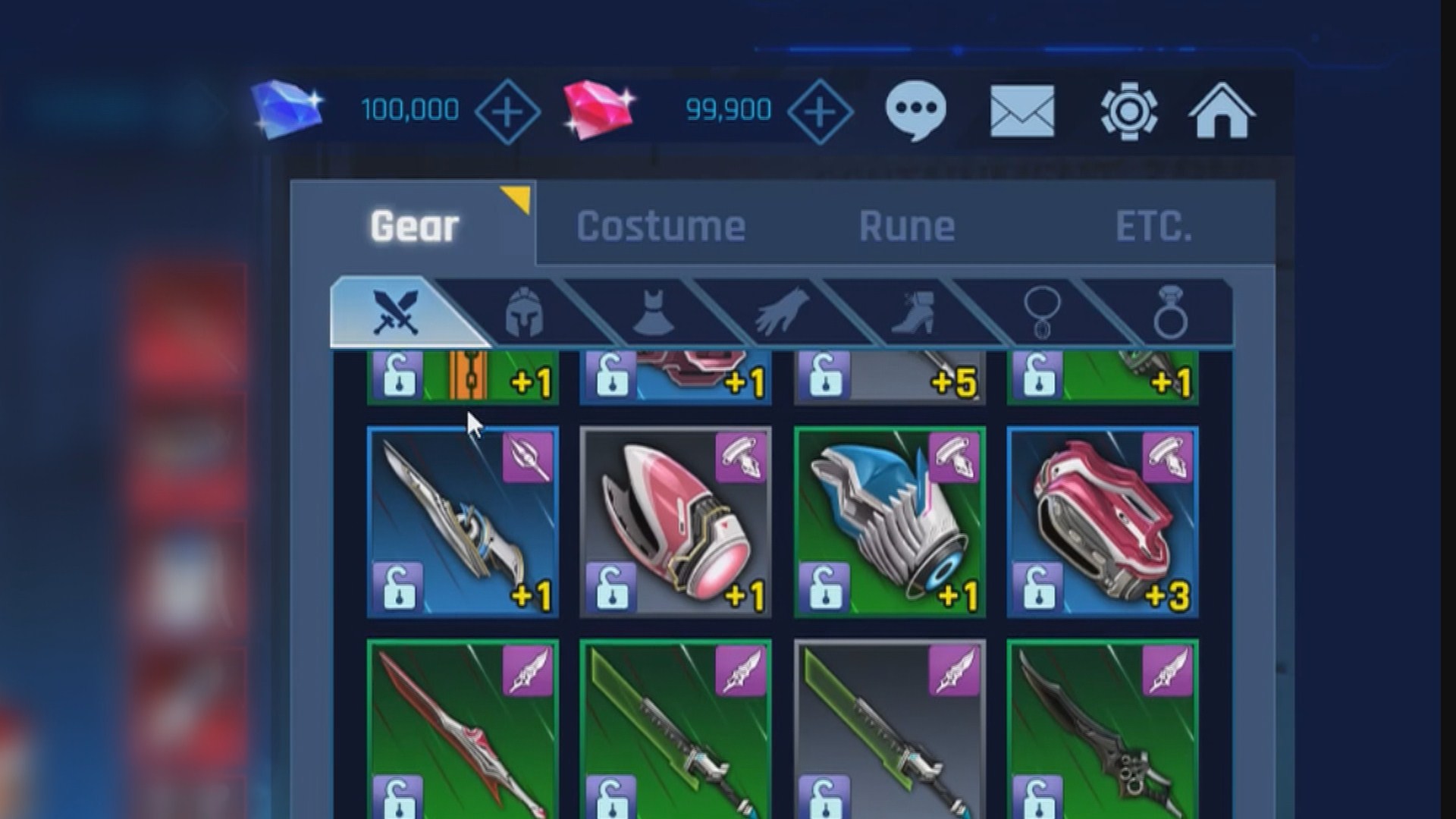Image resolution: width=1456 pixels, height=819 pixels.
Task: Return home with the house icon
Action: tap(1222, 111)
